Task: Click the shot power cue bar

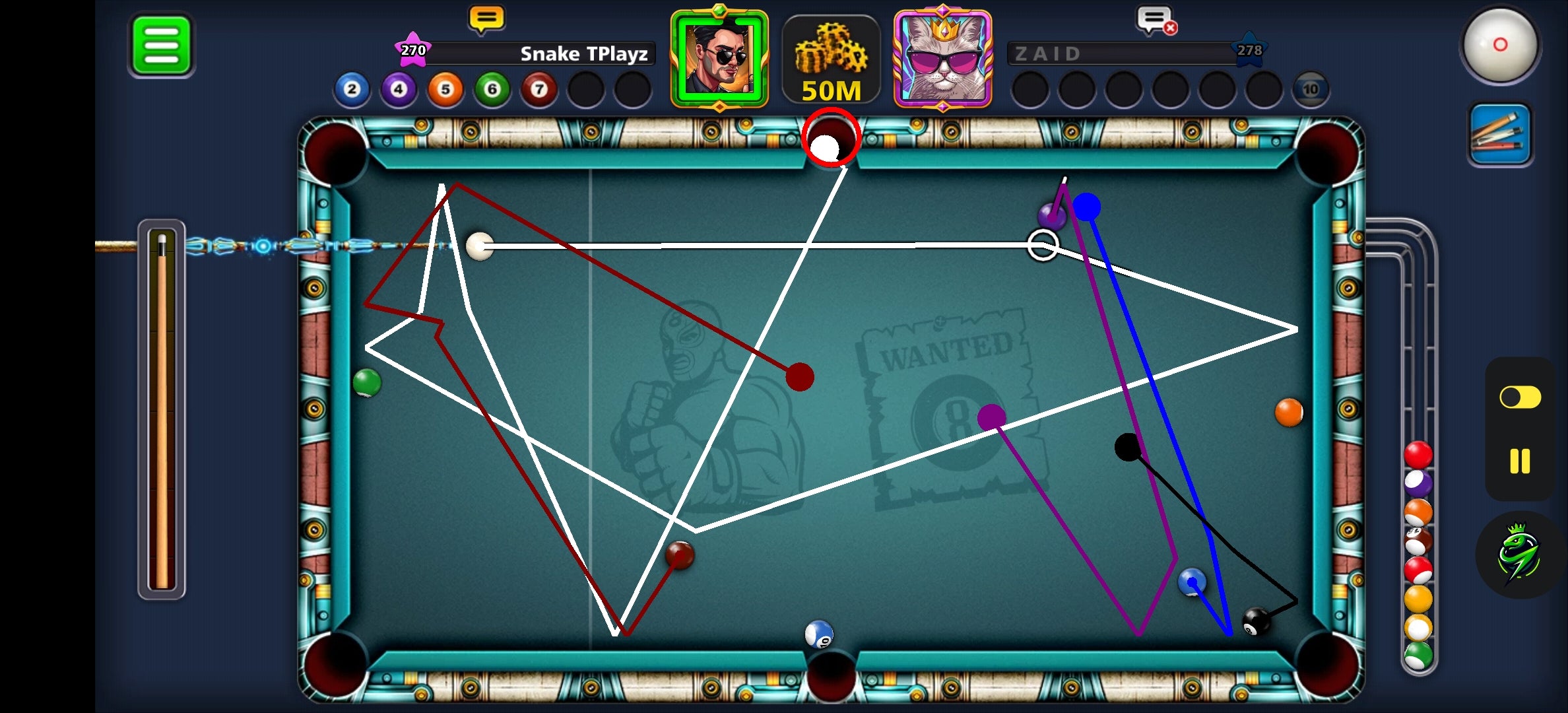Action: pos(162,409)
